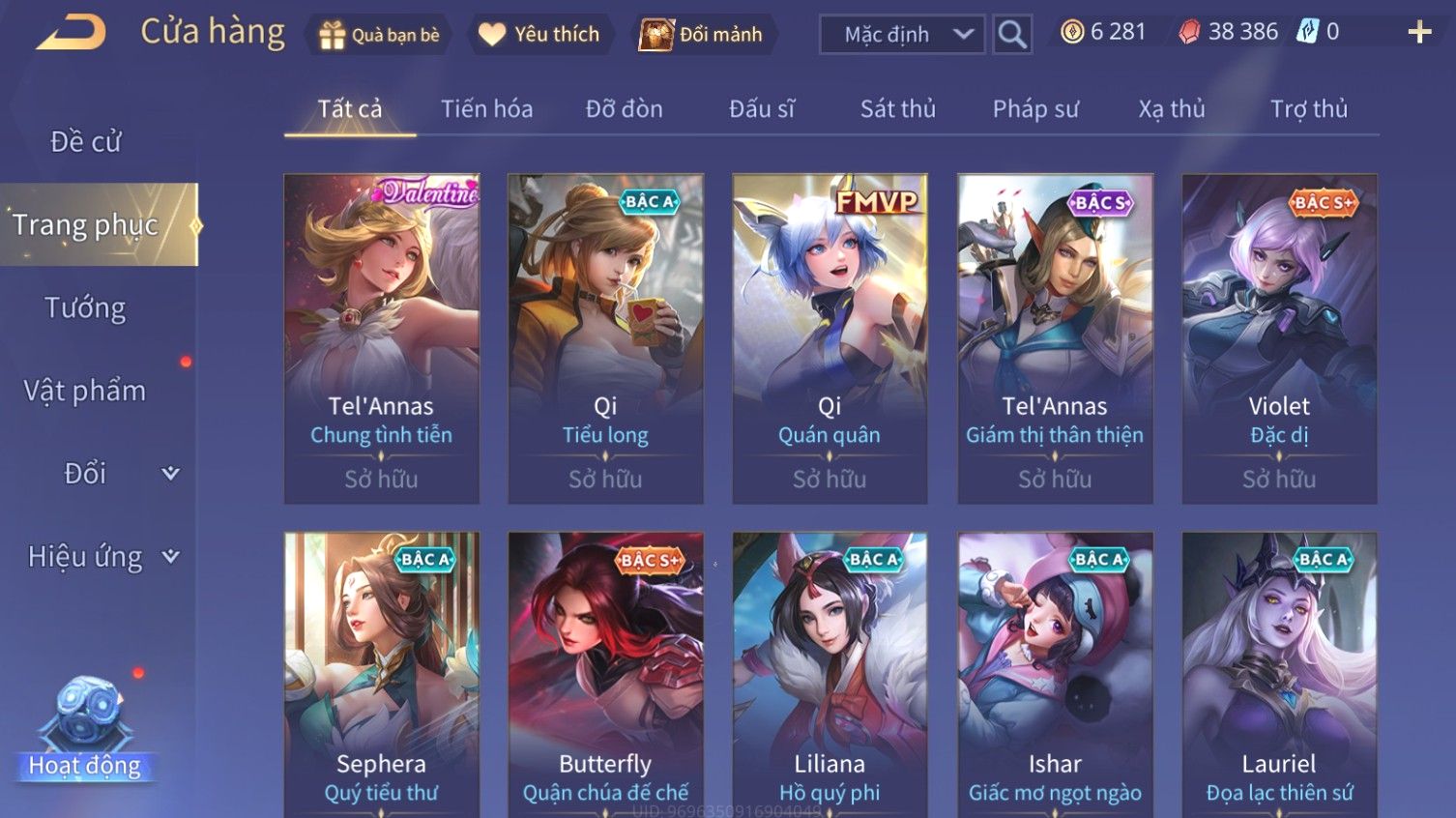This screenshot has width=1456, height=818.
Task: Show the Pháp sư skins tab
Action: [x=1035, y=109]
